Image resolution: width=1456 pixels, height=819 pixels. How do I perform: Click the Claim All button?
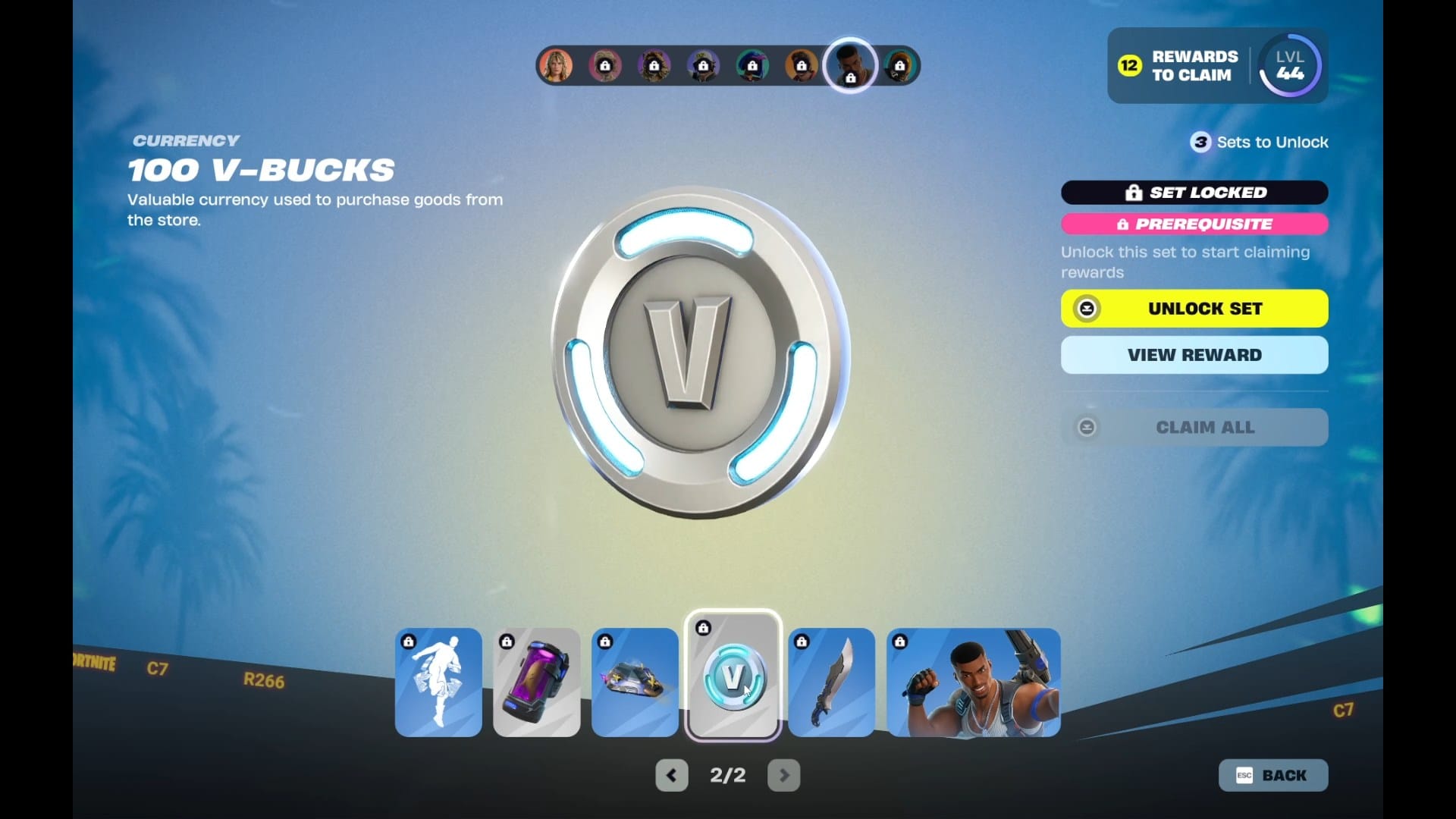click(1194, 428)
